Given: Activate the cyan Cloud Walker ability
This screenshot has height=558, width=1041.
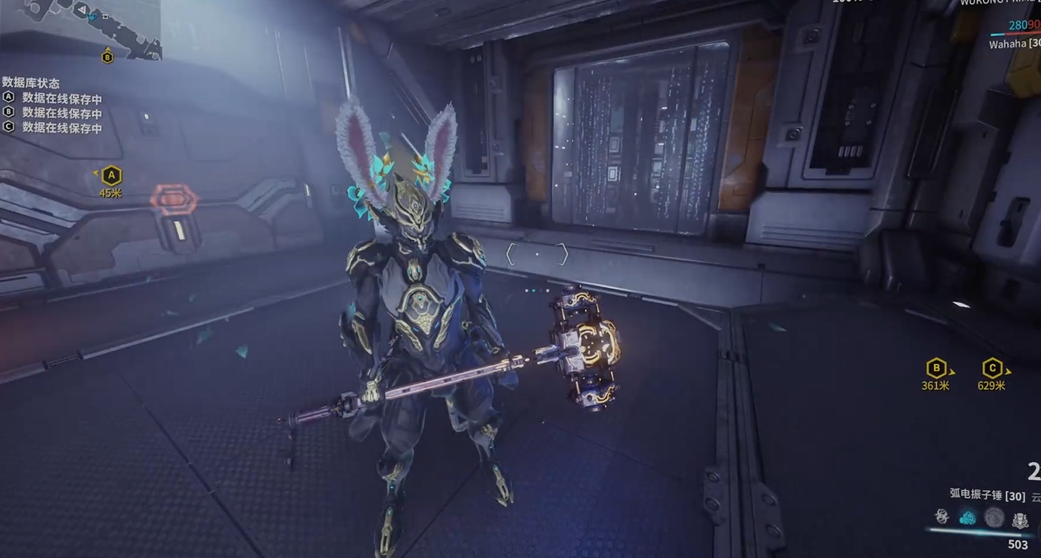Looking at the screenshot, I should click(968, 517).
